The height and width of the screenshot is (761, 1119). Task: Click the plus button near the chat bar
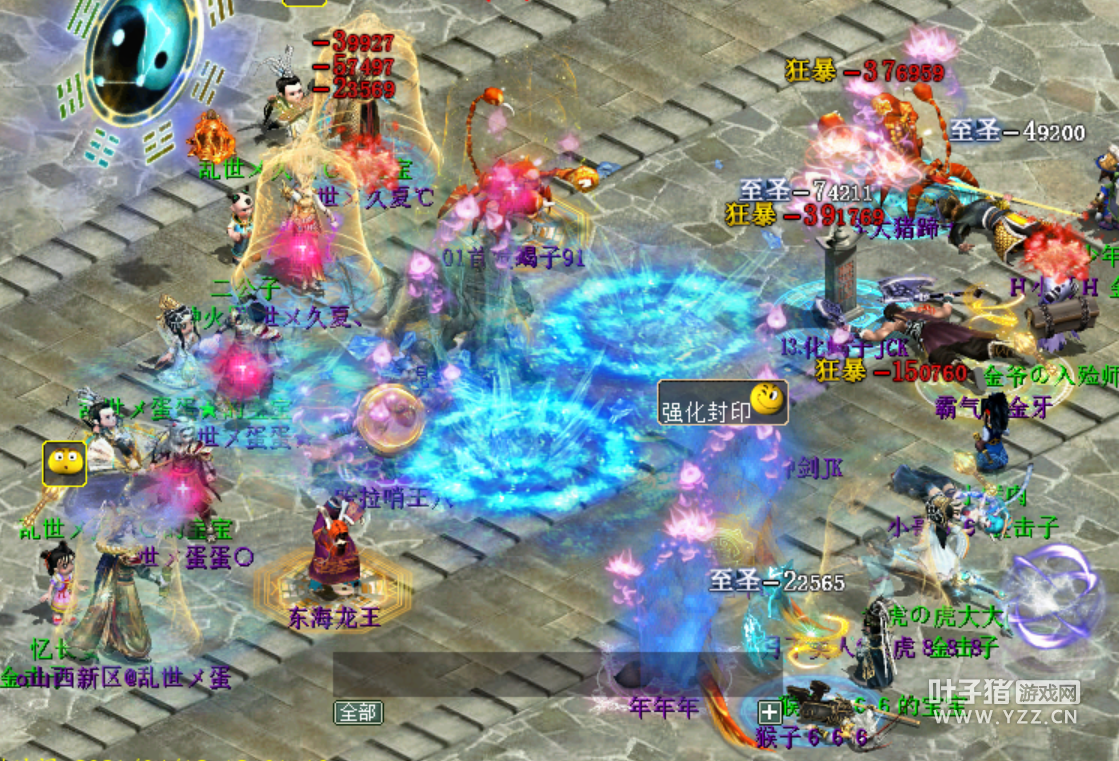click(769, 712)
